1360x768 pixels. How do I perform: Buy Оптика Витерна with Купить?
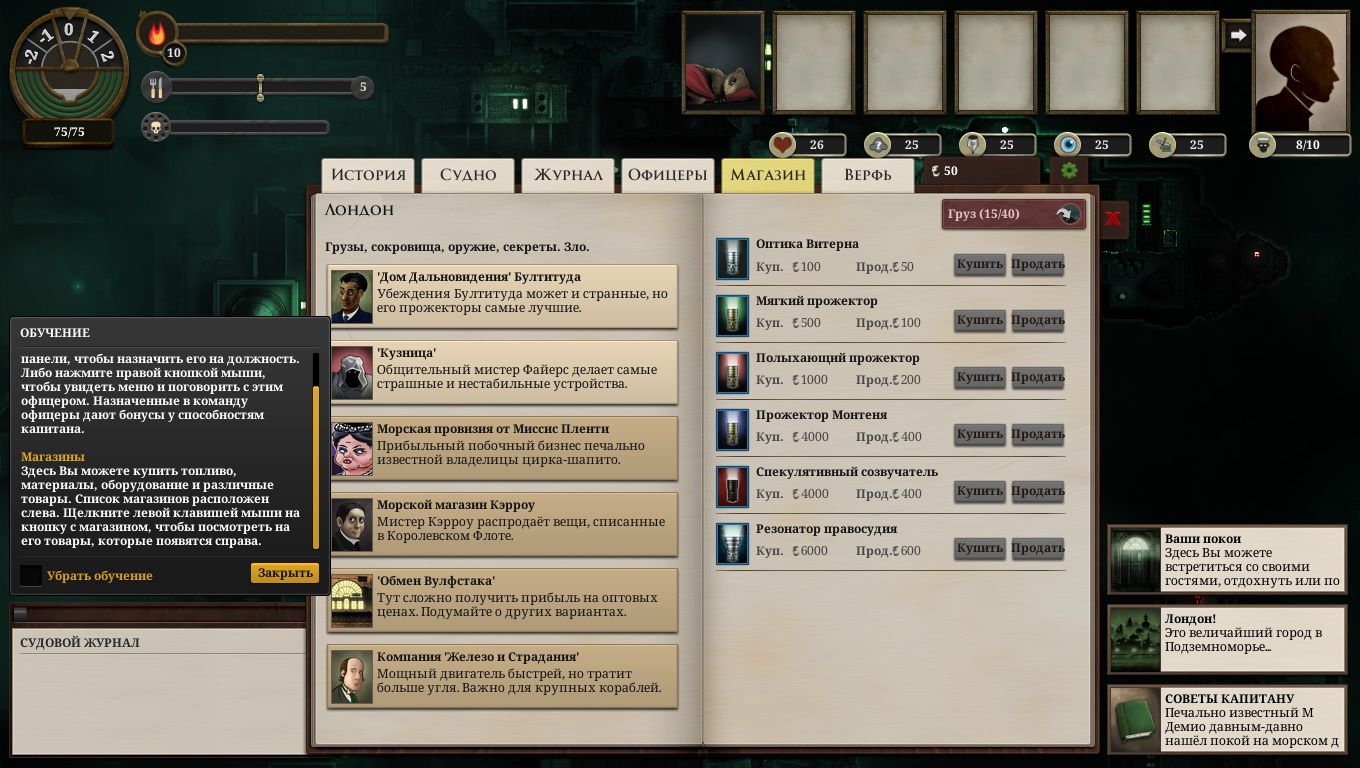(x=979, y=264)
